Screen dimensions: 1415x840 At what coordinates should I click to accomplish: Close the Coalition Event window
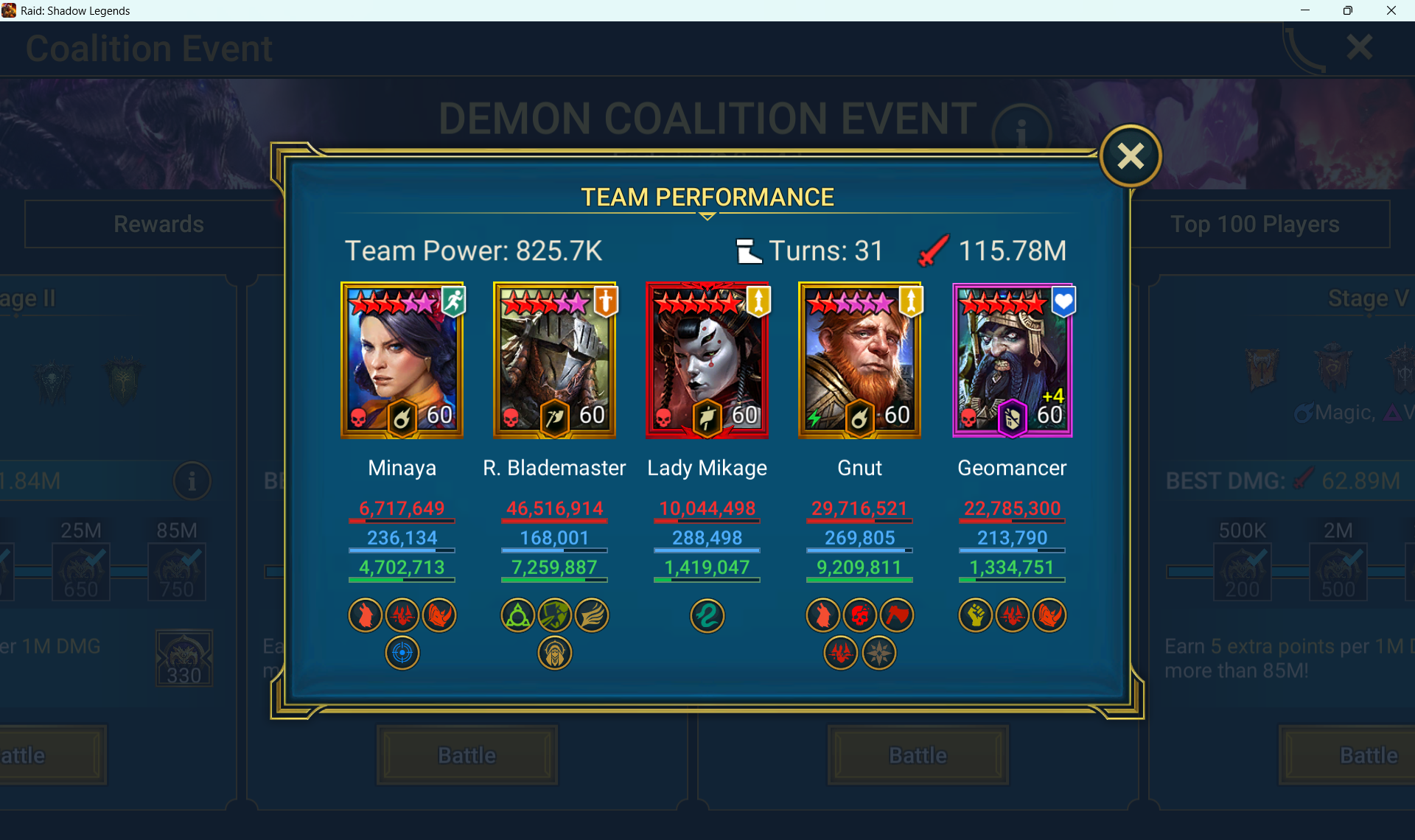point(1359,48)
